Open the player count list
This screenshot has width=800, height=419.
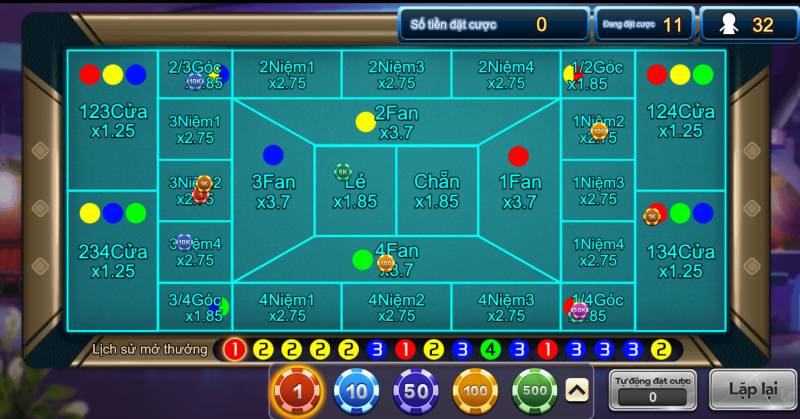(x=763, y=24)
